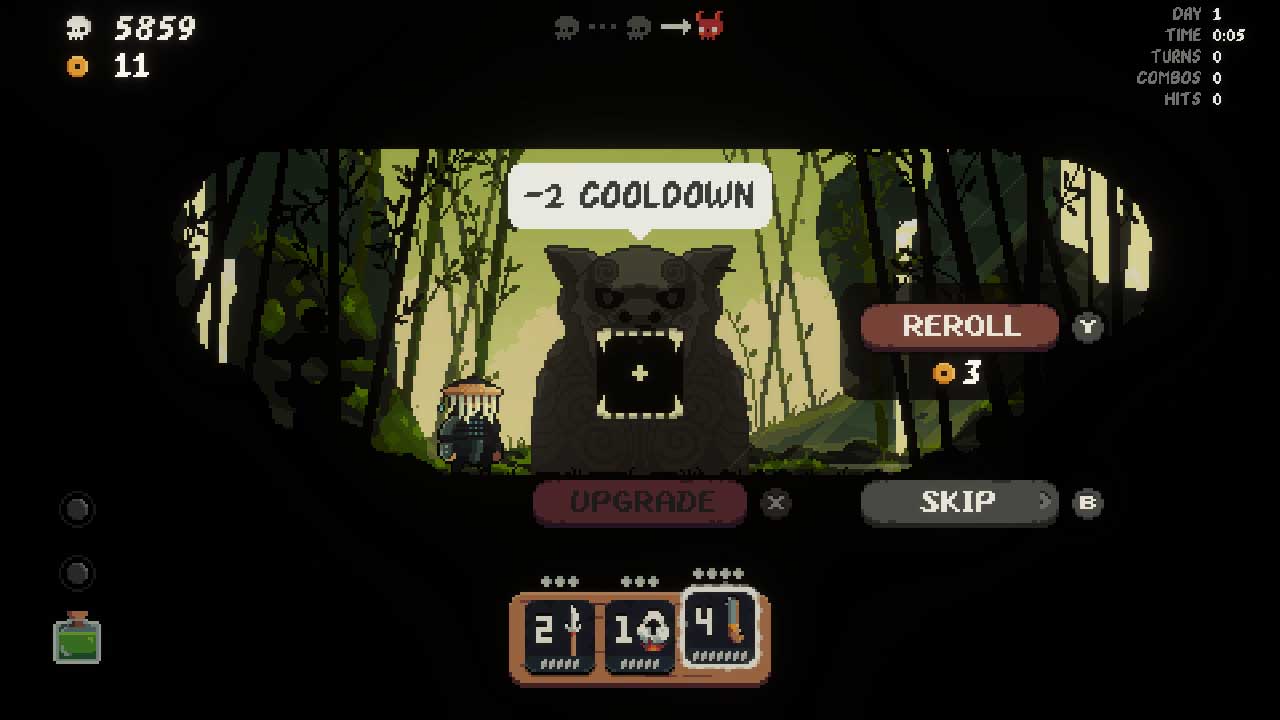Select the bomb weapon card showing 1
1280x720 pixels.
tap(640, 630)
